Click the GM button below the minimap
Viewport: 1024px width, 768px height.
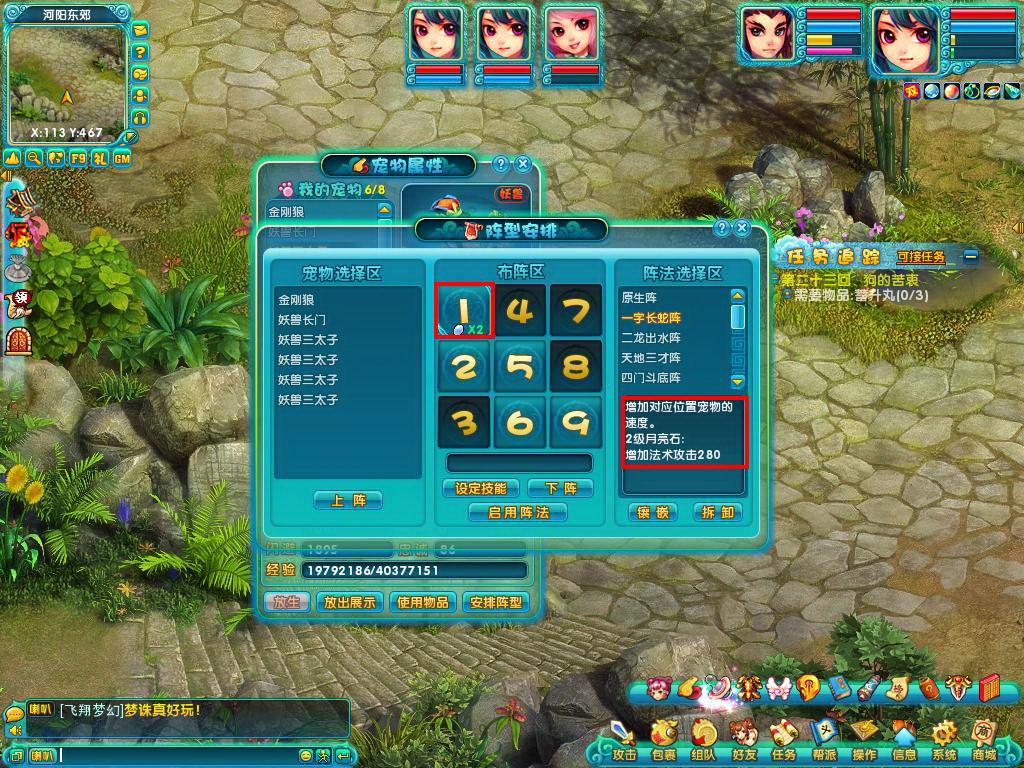(122, 158)
